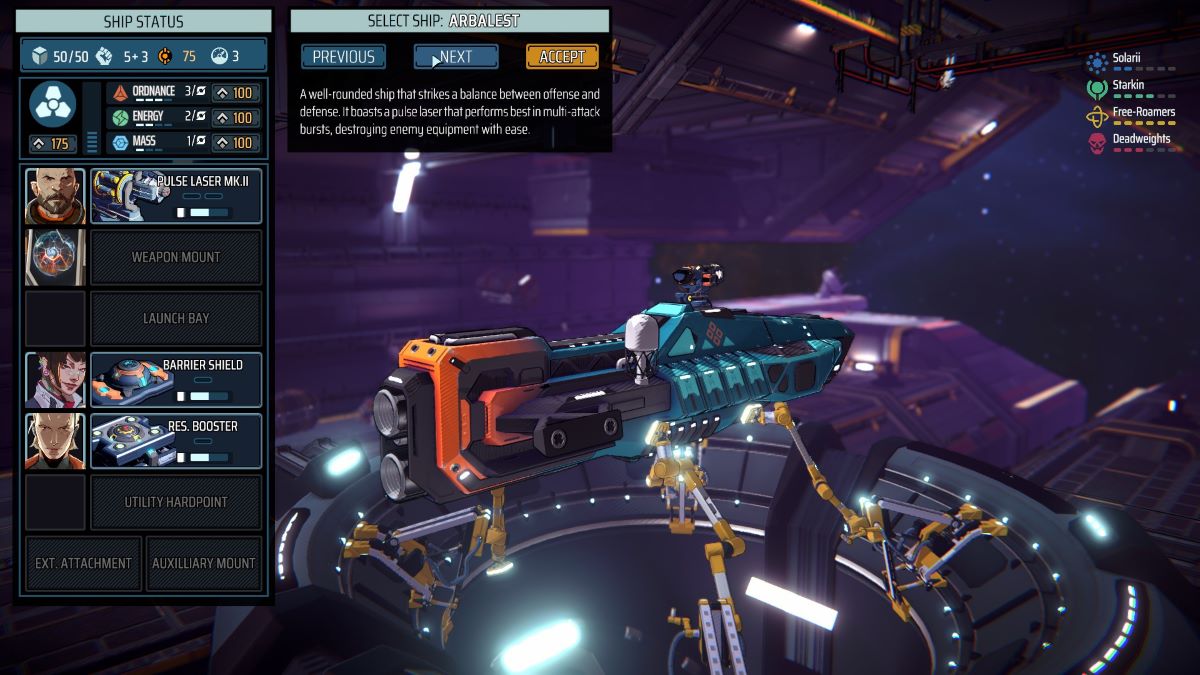Select the Barrier Shield module
The height and width of the screenshot is (675, 1200).
[x=176, y=379]
